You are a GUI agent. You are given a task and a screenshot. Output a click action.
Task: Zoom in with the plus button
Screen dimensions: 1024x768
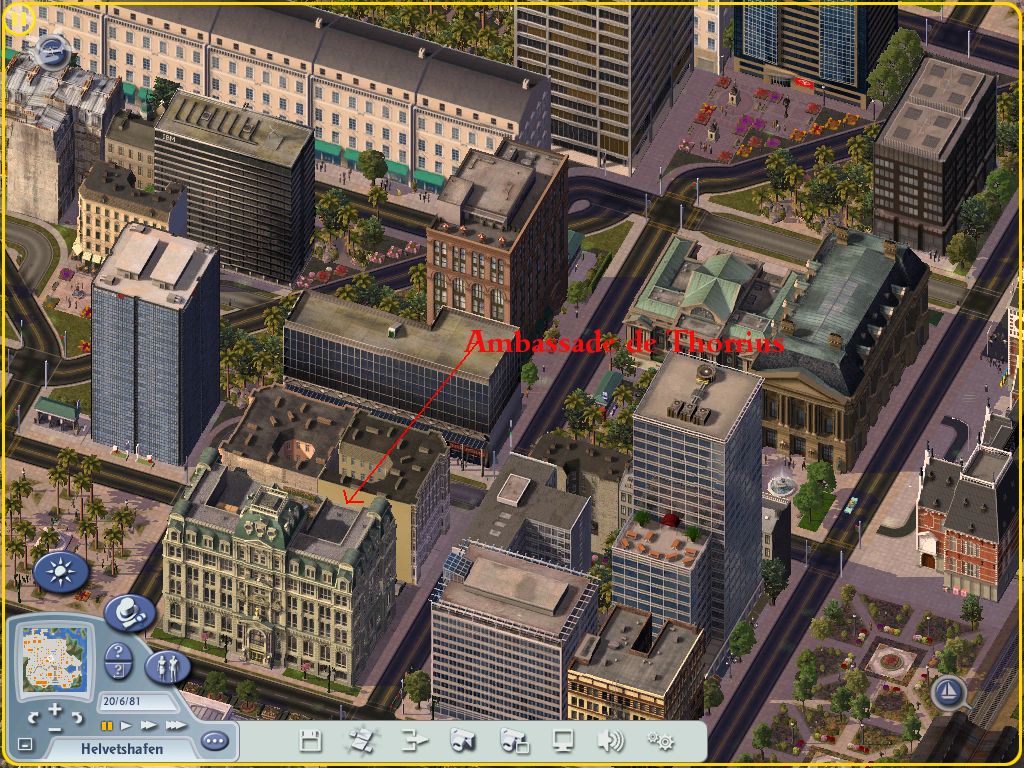pyautogui.click(x=56, y=710)
